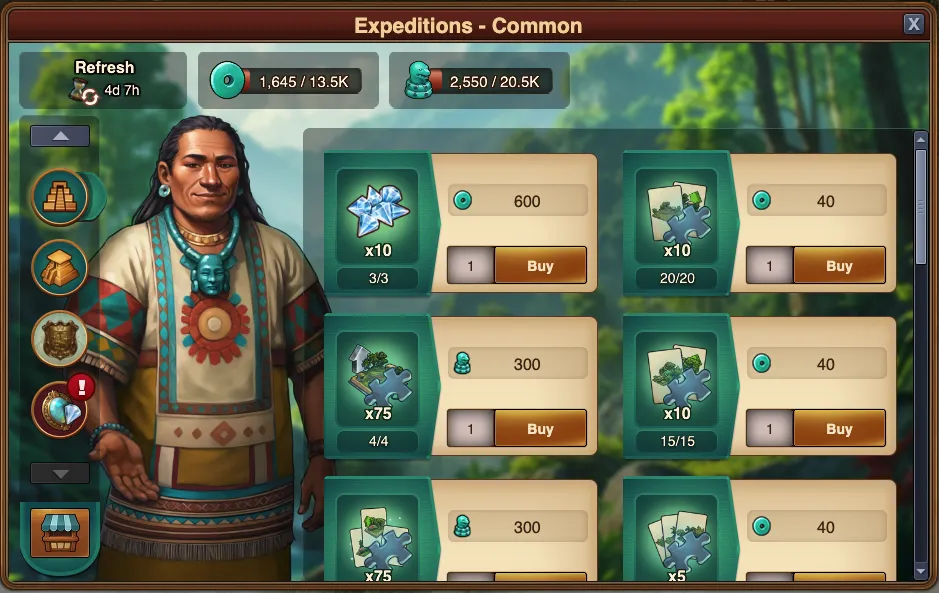
Task: Switch to the bronze shield badge category
Action: pyautogui.click(x=60, y=337)
